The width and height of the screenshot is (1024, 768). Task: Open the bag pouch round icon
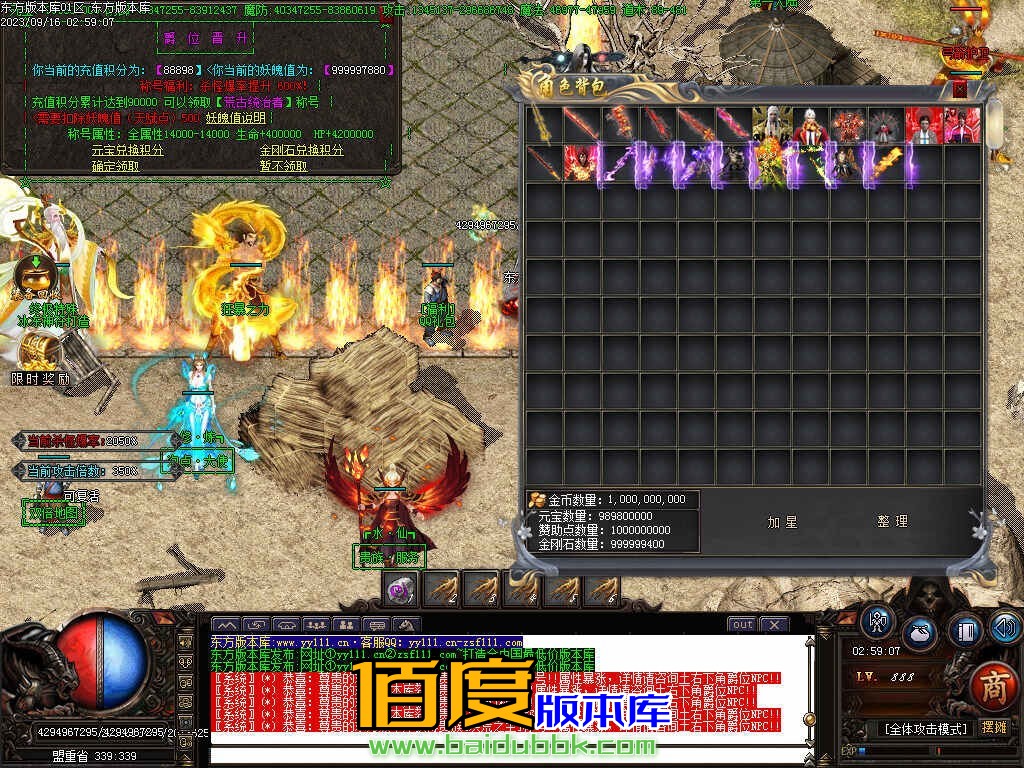(x=920, y=633)
